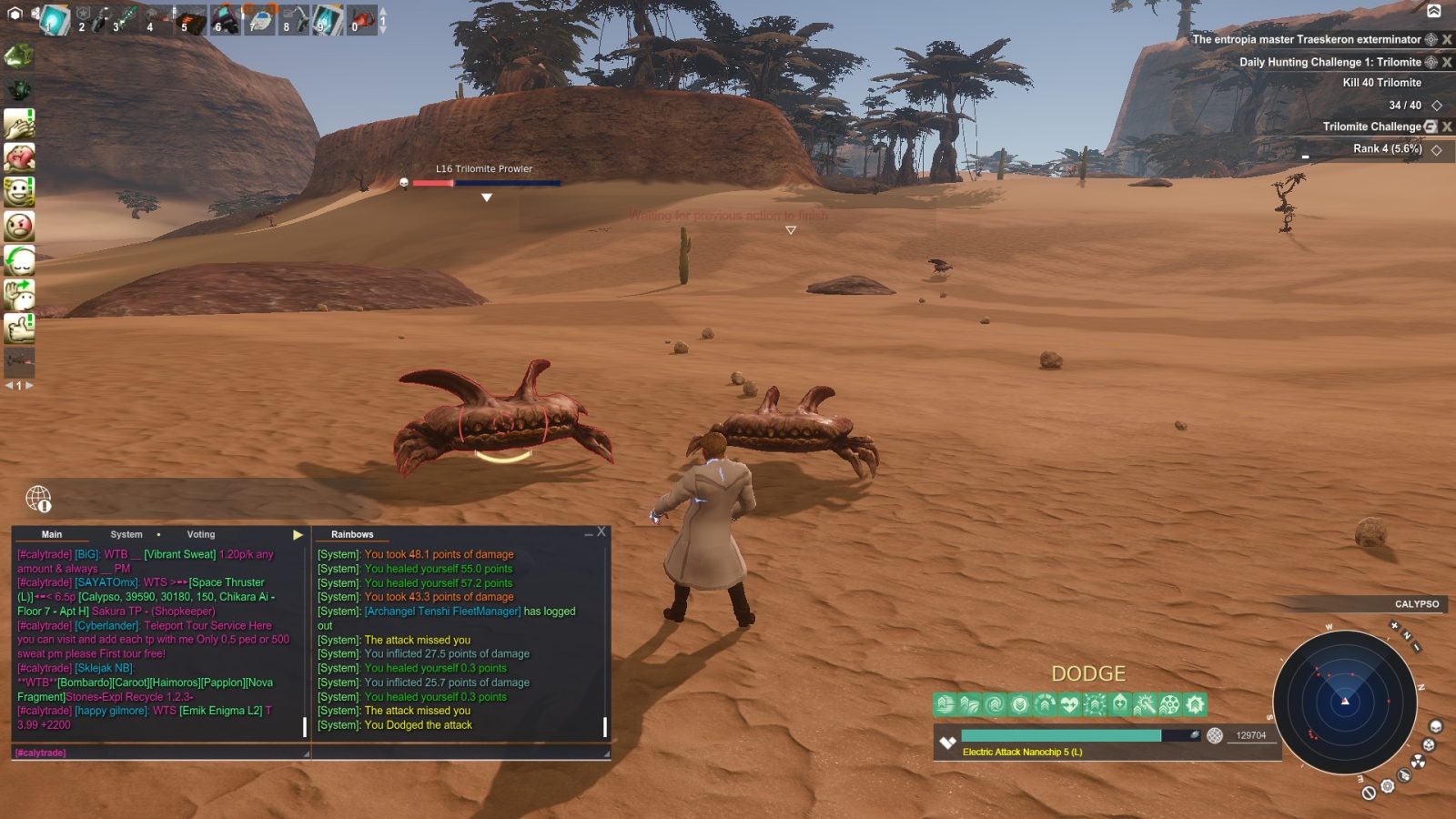Switch to the System chat tab
The height and width of the screenshot is (819, 1456).
click(126, 534)
